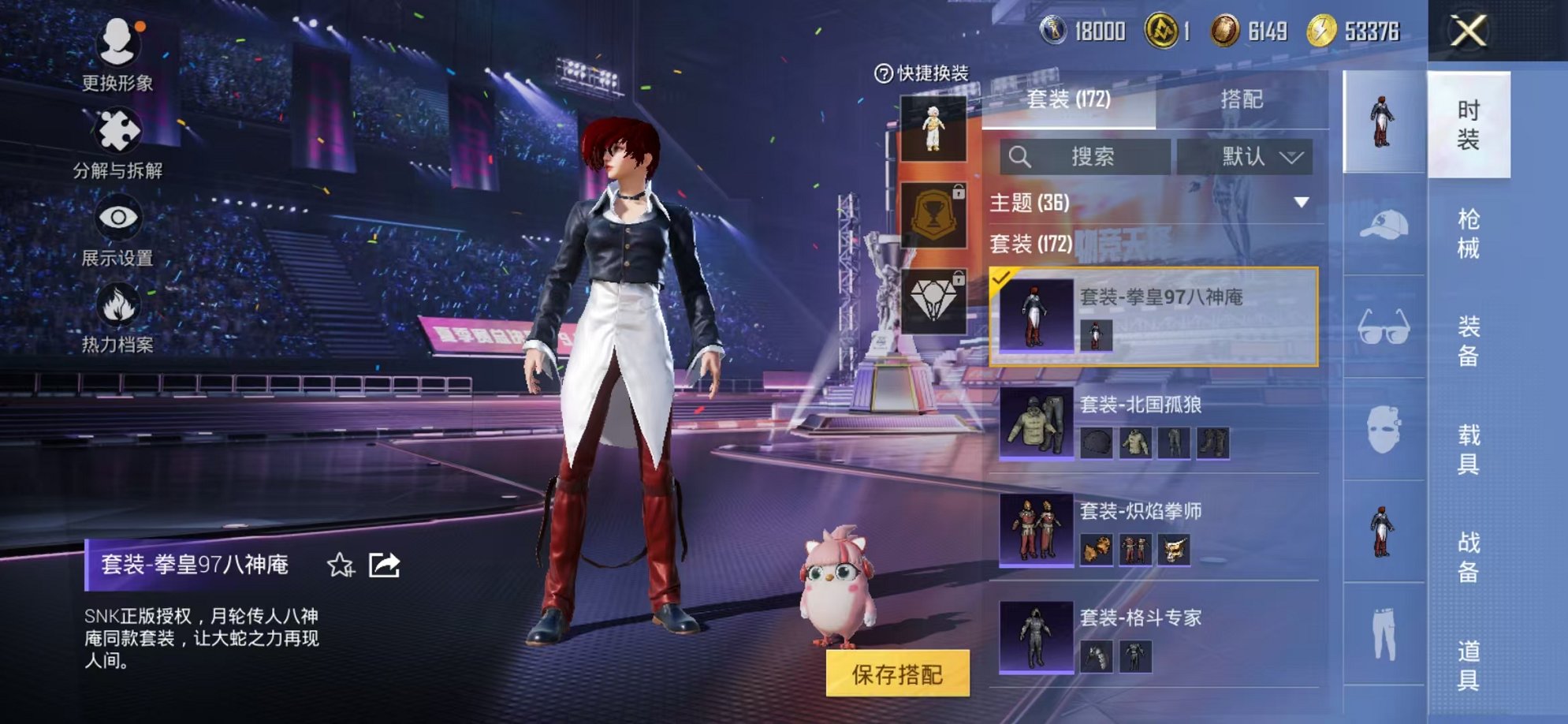Image resolution: width=1568 pixels, height=724 pixels.
Task: Click the search magnifier icon
Action: [1022, 156]
